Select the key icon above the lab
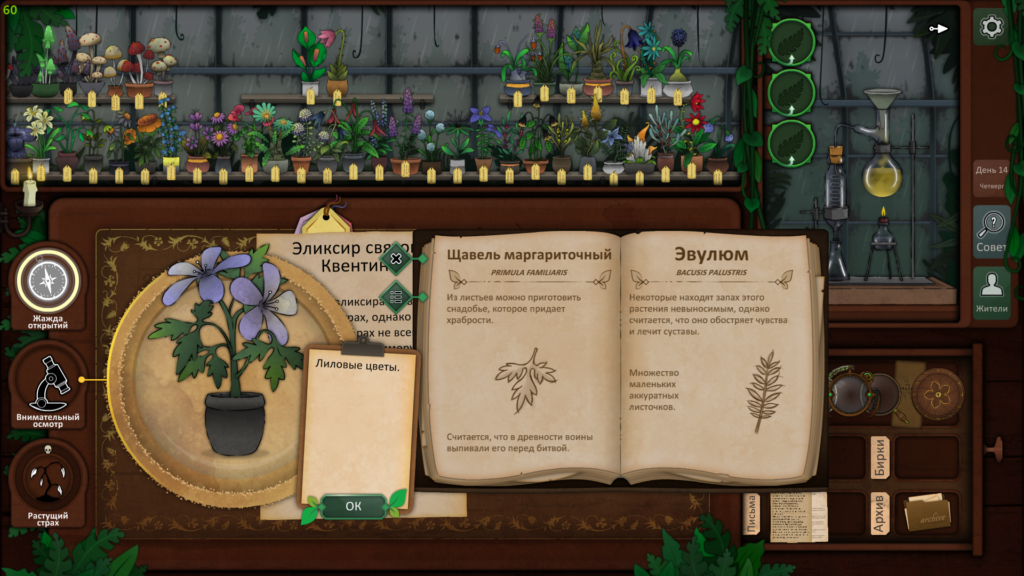 pos(938,28)
